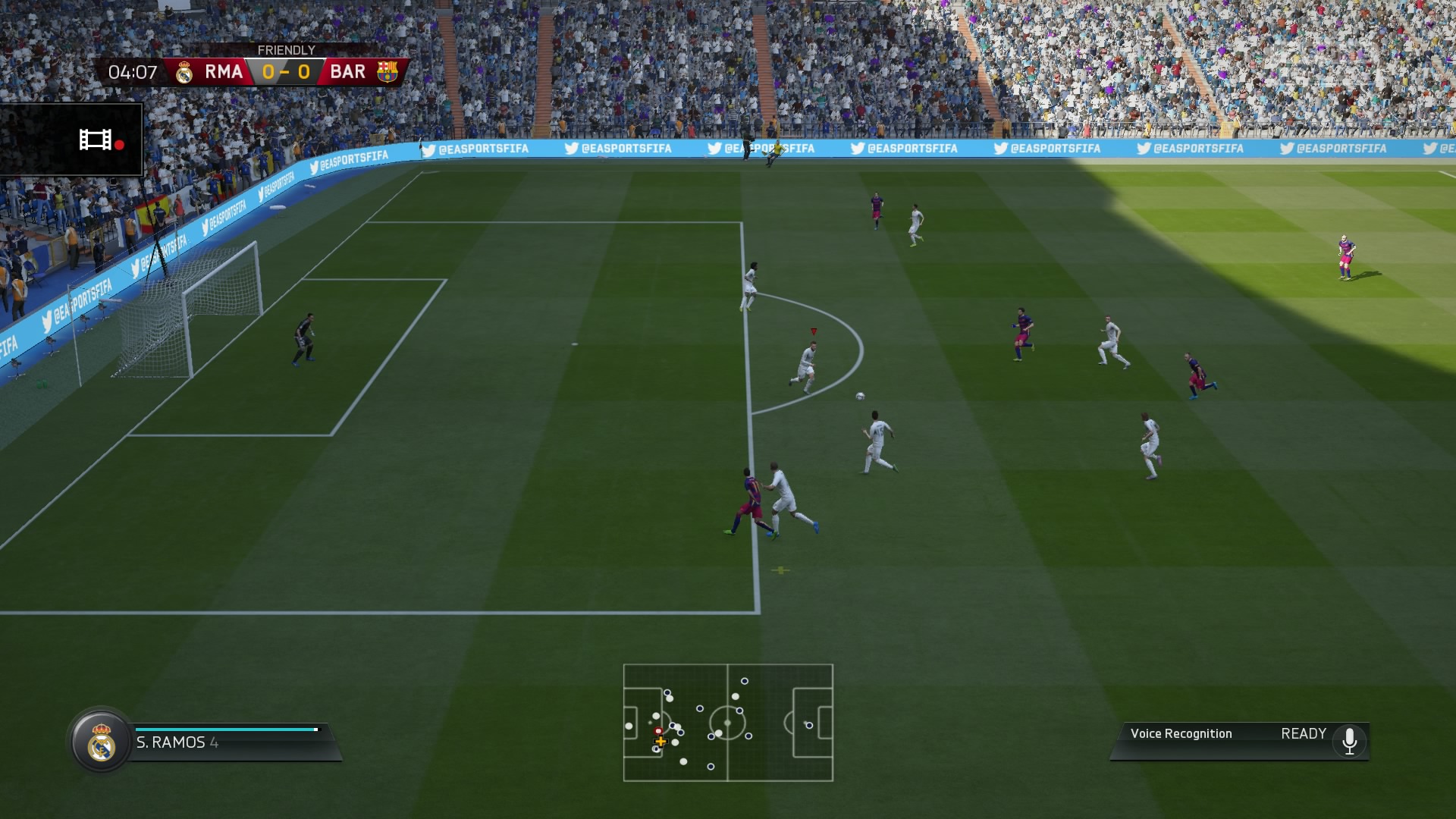Click the ball marker on the minimap

pyautogui.click(x=657, y=731)
